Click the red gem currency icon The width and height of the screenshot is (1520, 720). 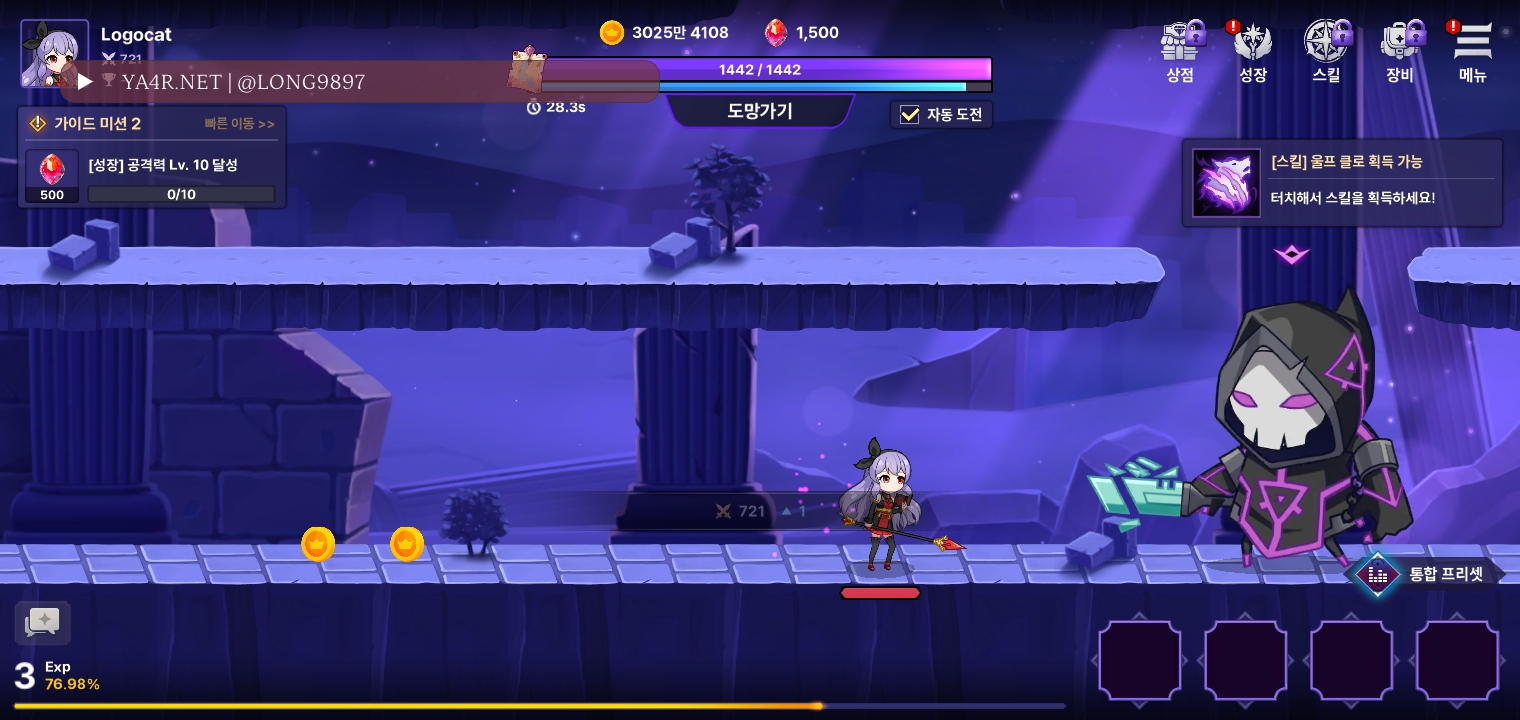point(776,33)
